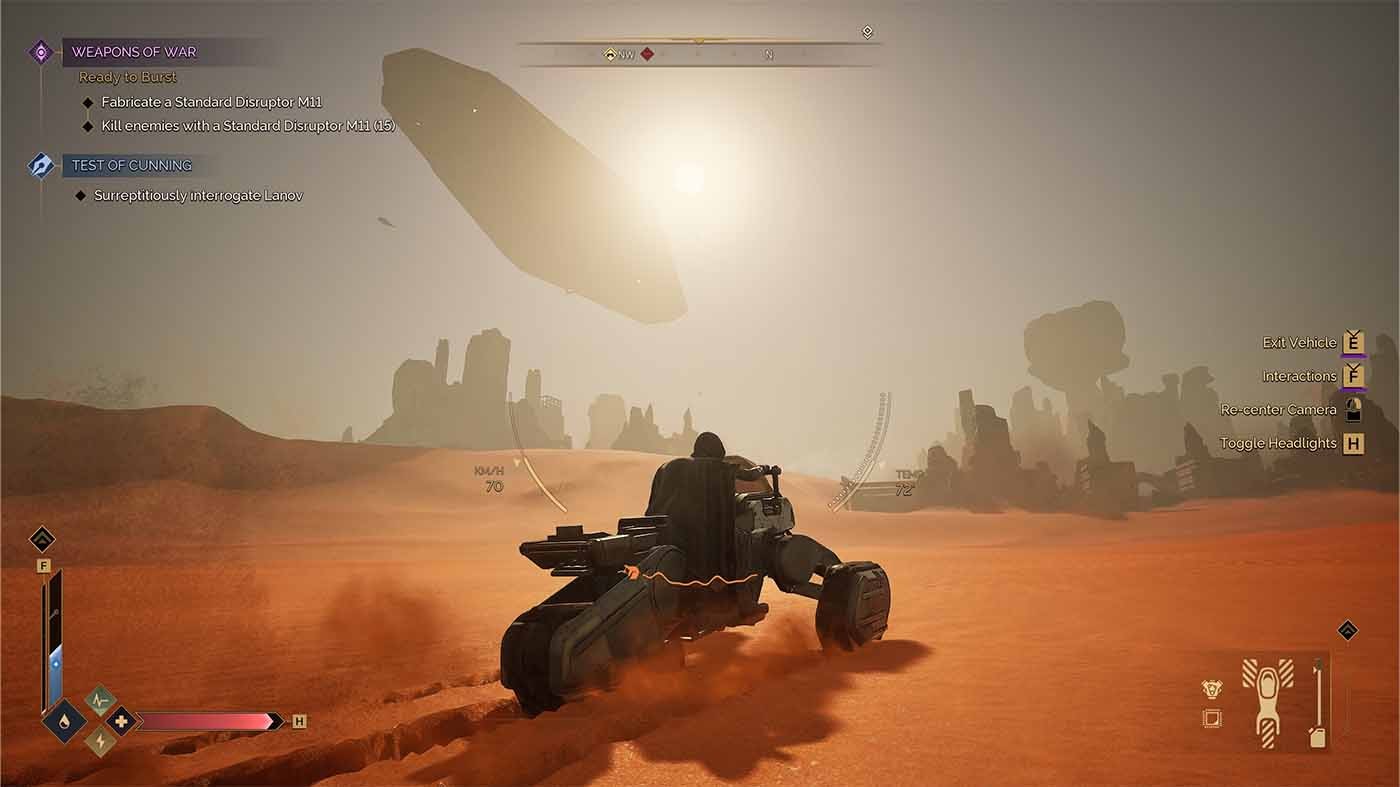Expand the chevron above the vehicle boost bar
The width and height of the screenshot is (1400, 787).
(x=43, y=538)
